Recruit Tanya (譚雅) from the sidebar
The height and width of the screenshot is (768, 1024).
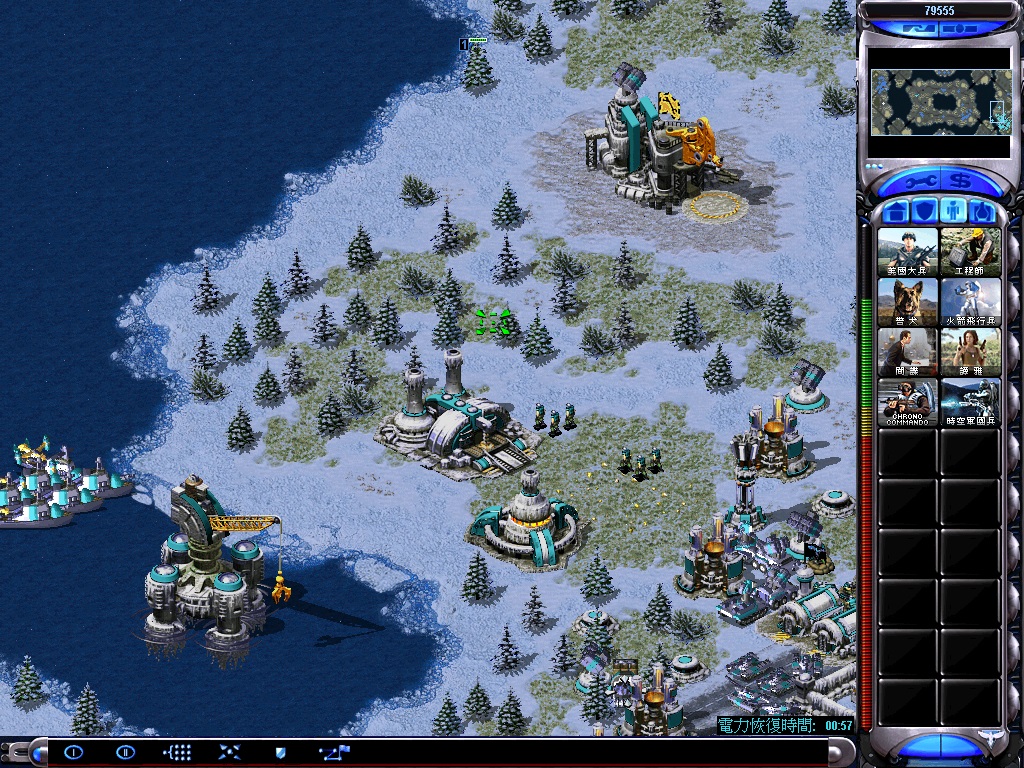[970, 351]
